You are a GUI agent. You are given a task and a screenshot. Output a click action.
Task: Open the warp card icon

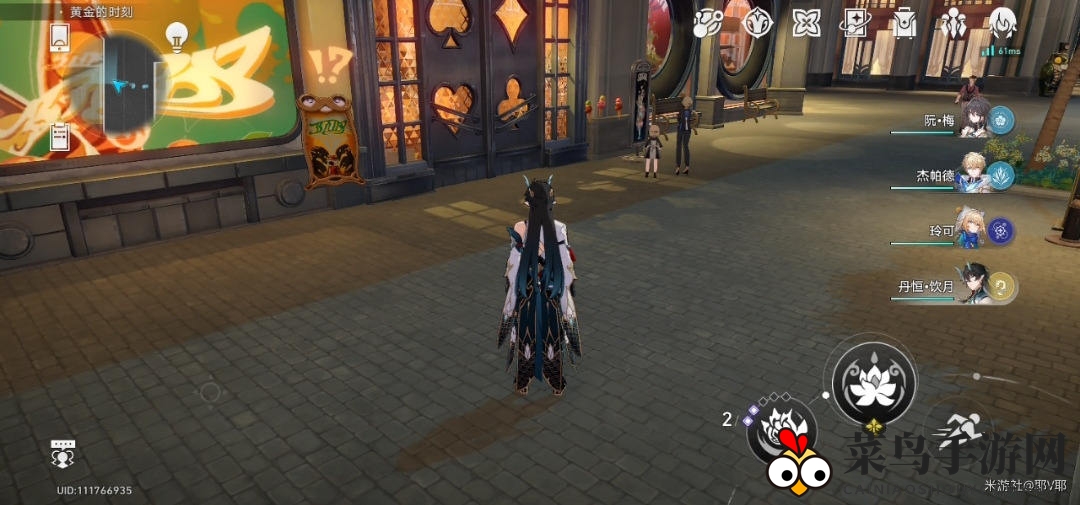[856, 23]
